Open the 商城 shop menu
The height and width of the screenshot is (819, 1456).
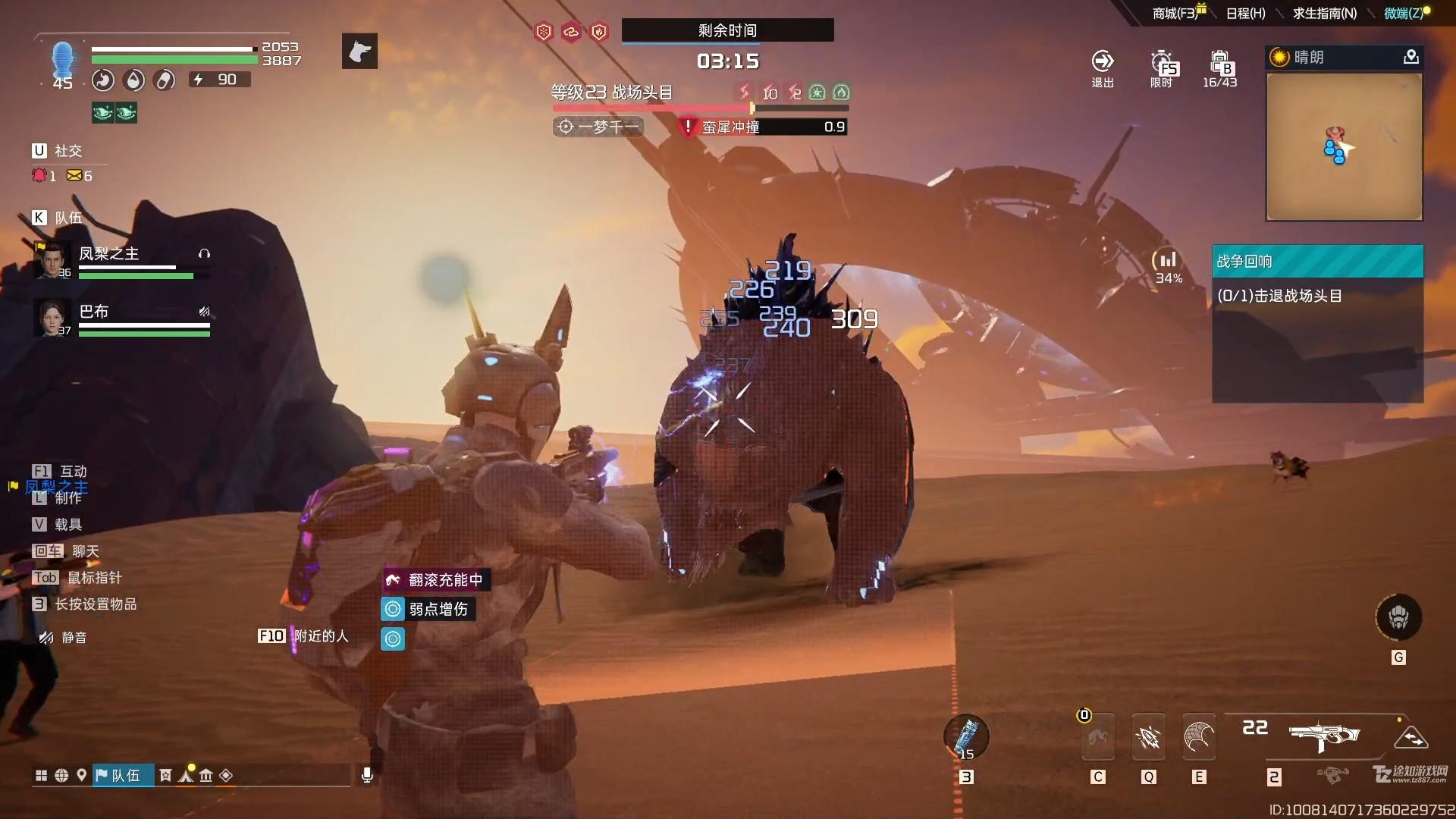(x=1174, y=13)
